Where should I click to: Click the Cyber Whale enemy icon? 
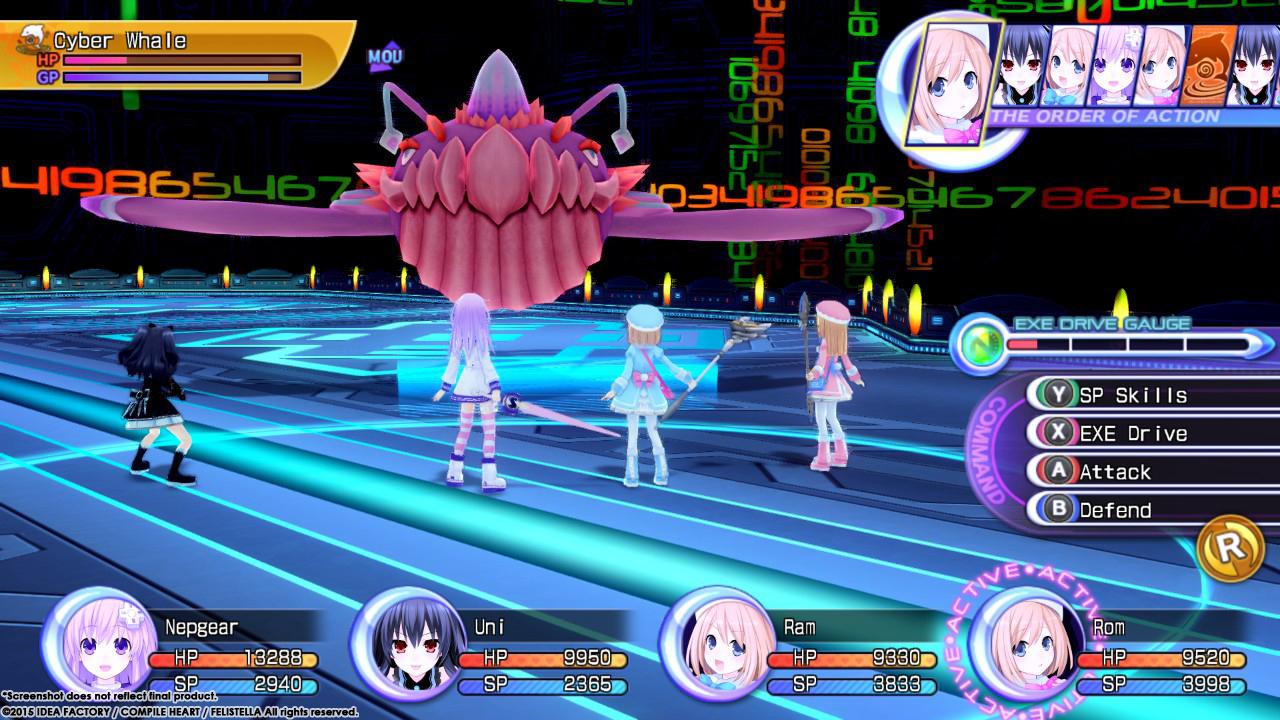coord(30,40)
